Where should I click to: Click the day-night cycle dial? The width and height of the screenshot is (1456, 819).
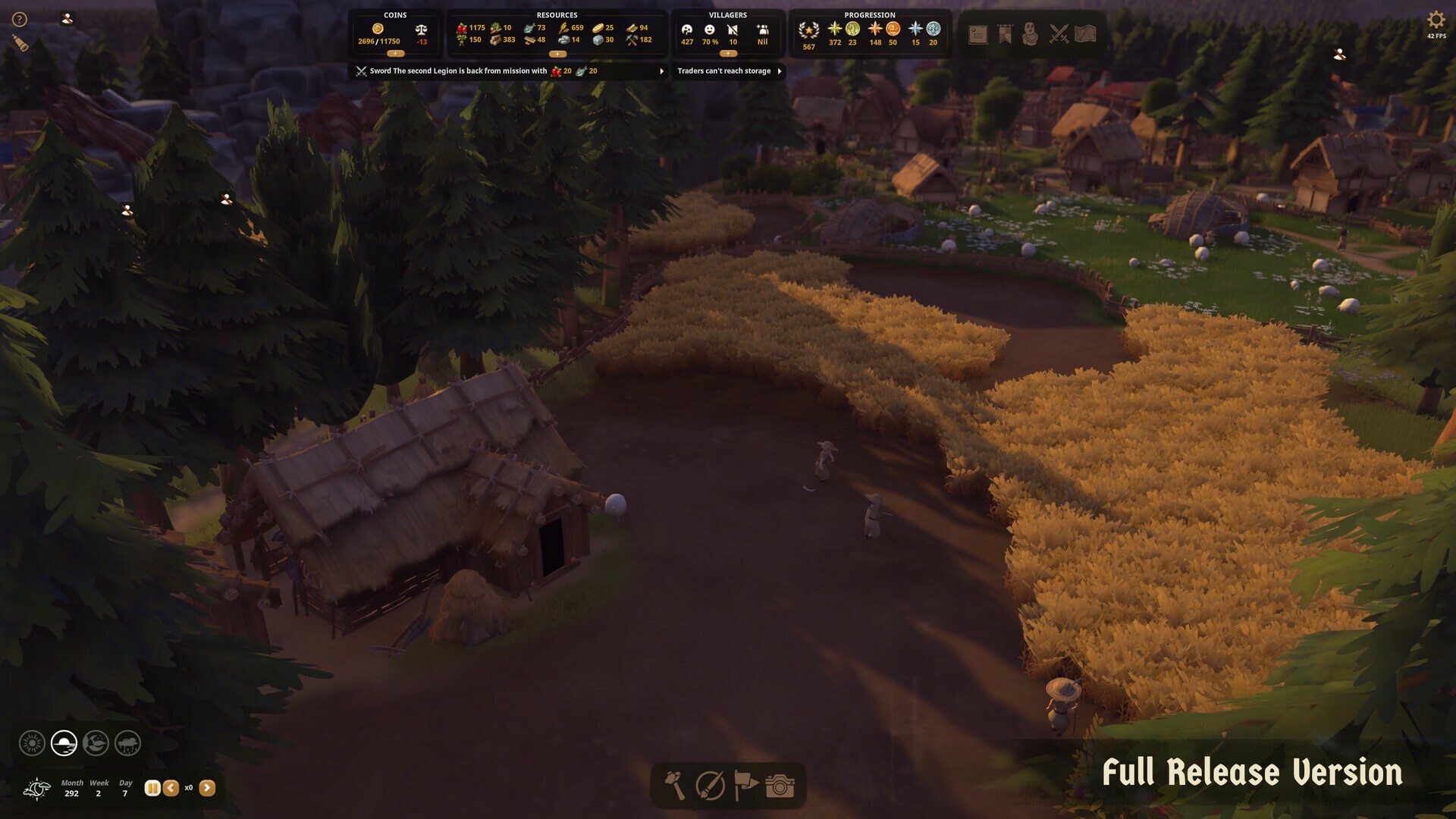click(x=36, y=789)
